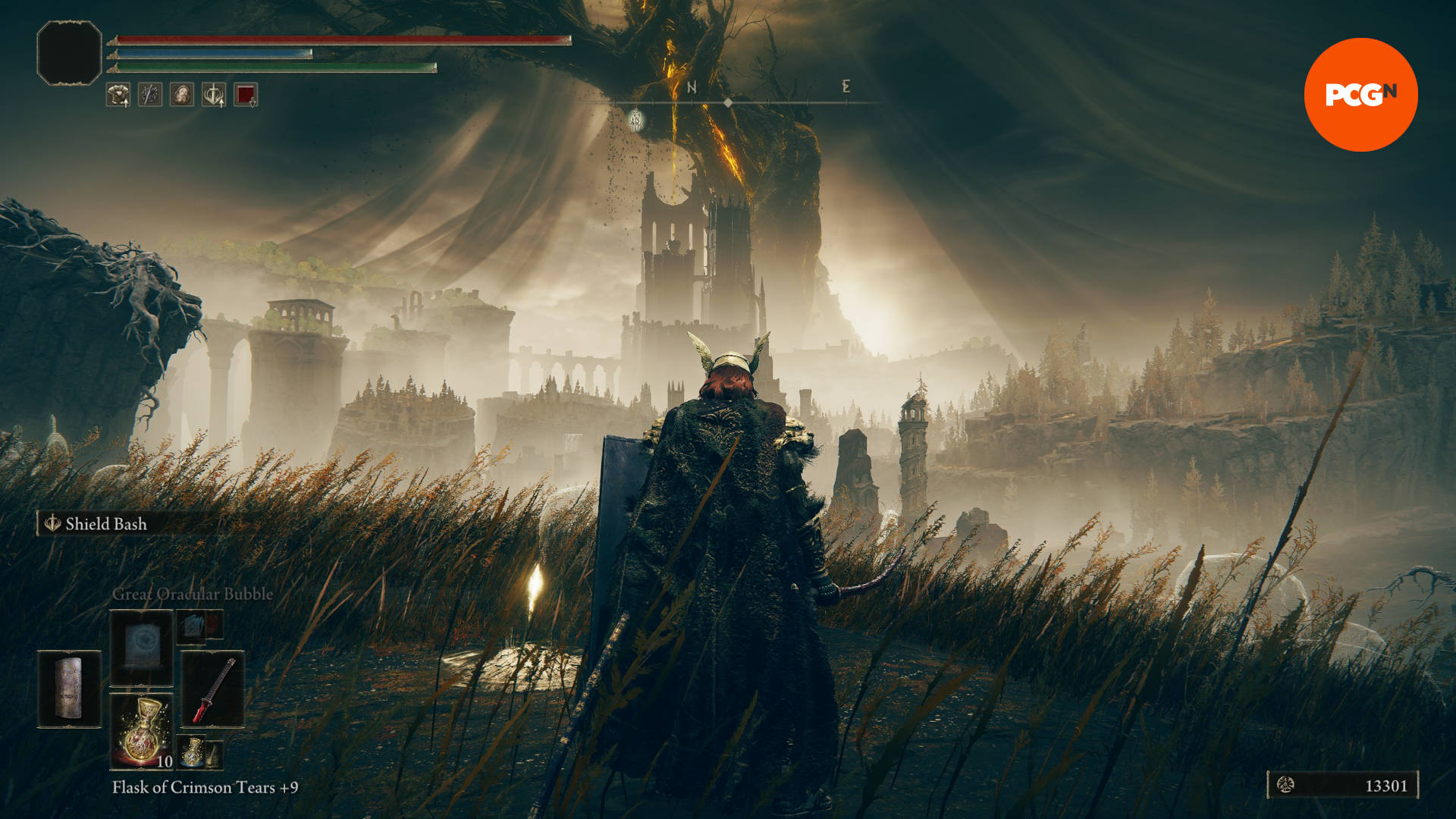
Task: Check the red square debuff status icon
Action: point(246,95)
